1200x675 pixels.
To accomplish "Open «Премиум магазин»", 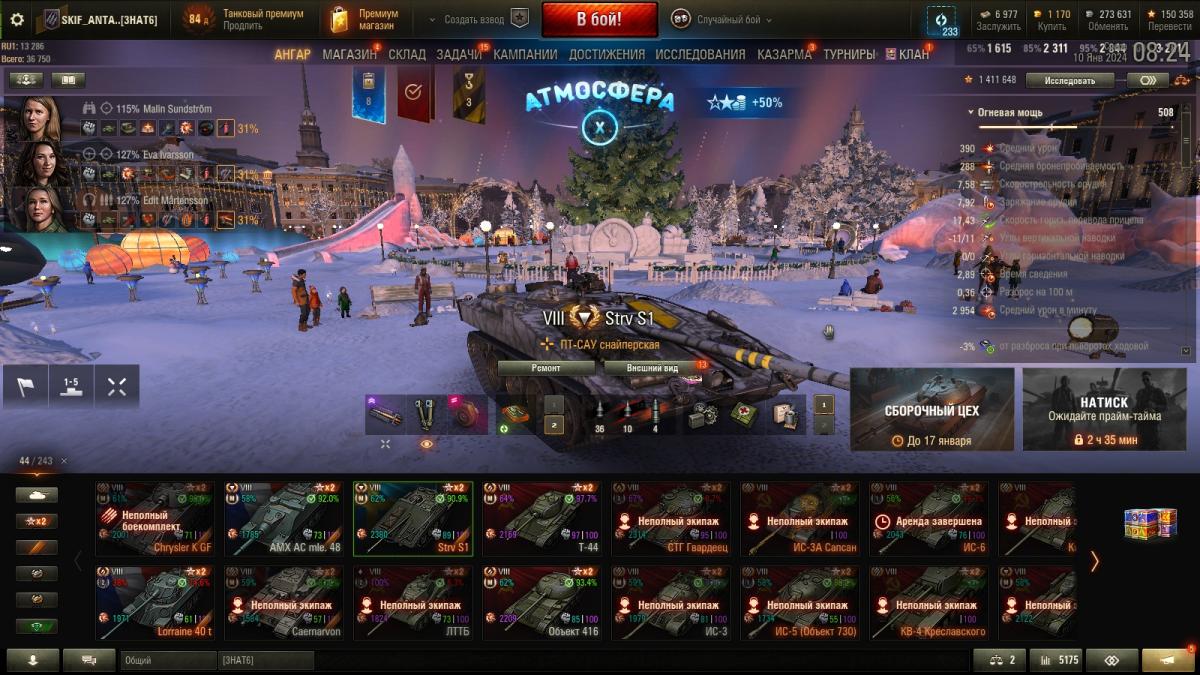I will tap(365, 19).
